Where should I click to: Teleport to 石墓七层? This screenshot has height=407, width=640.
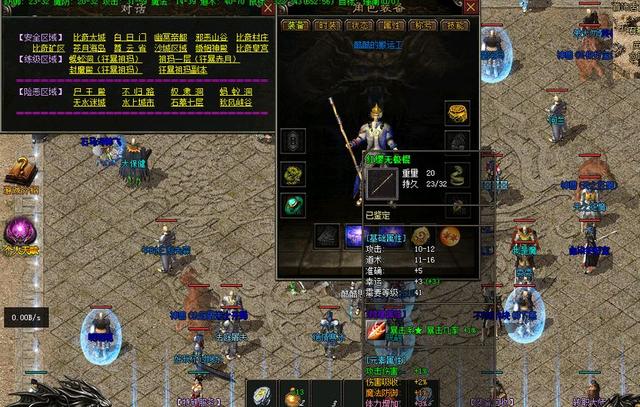pos(188,103)
